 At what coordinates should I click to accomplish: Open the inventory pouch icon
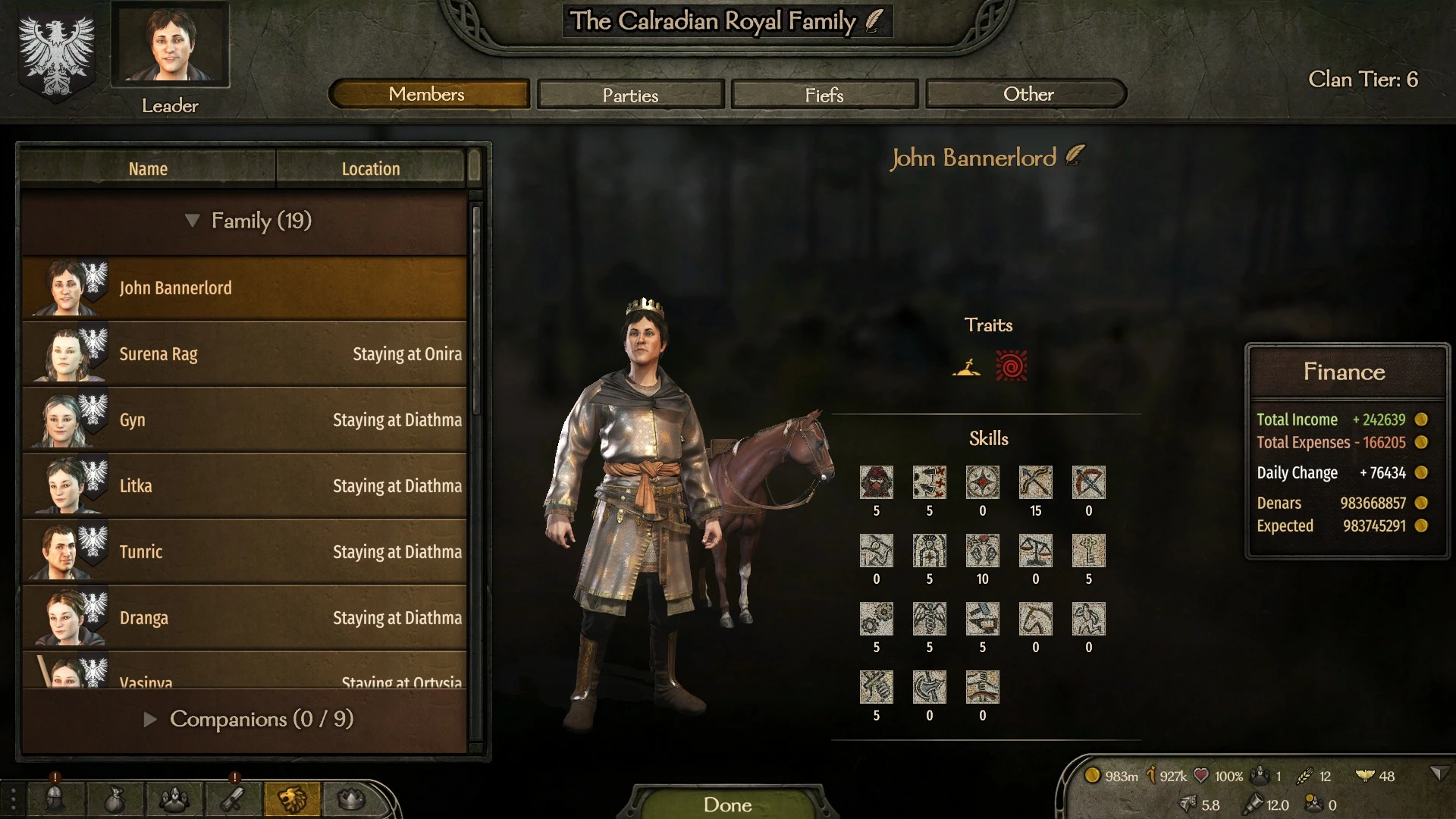[x=114, y=799]
